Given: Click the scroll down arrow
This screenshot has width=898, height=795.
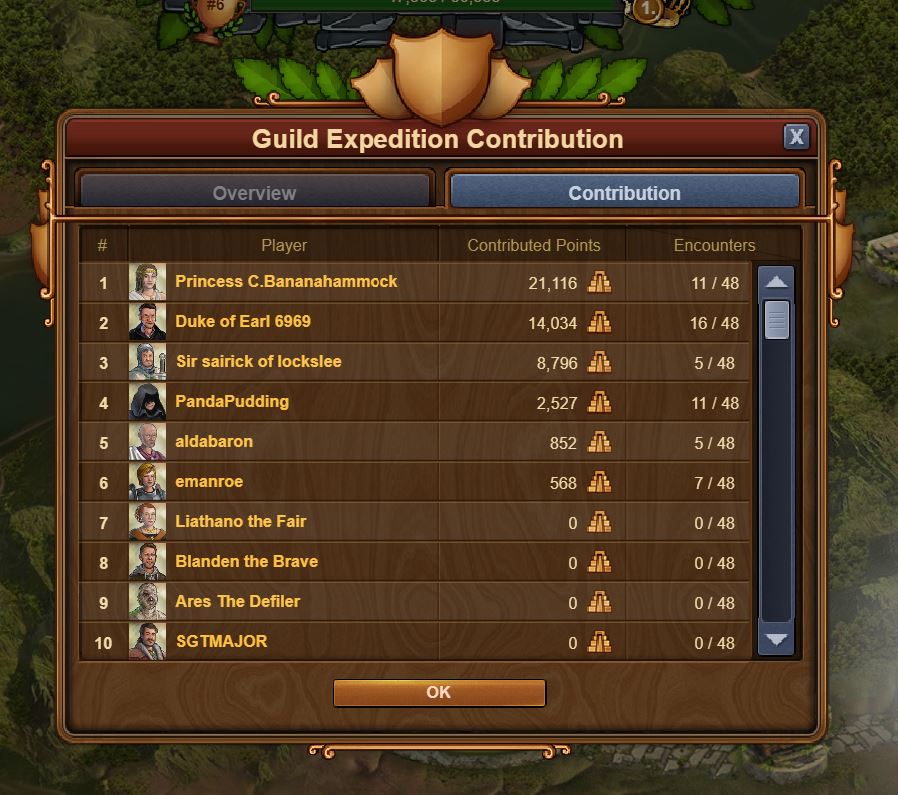Looking at the screenshot, I should (x=776, y=640).
